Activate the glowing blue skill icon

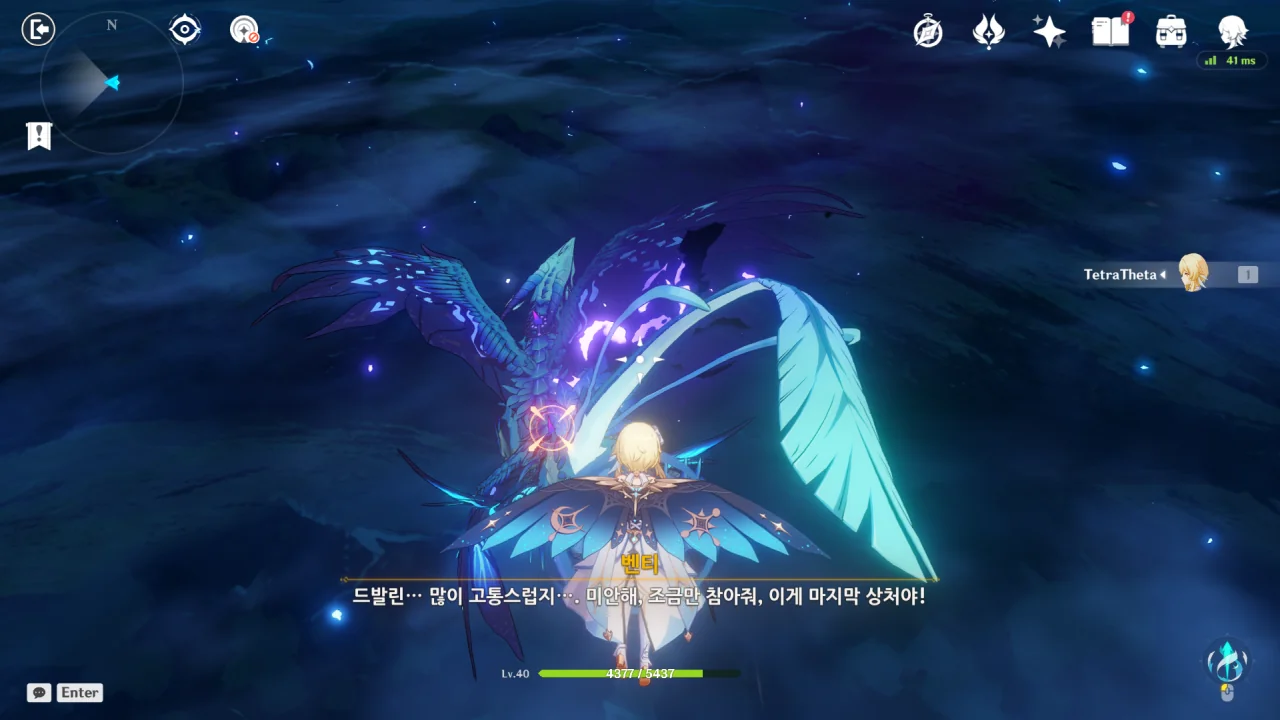coord(1226,660)
